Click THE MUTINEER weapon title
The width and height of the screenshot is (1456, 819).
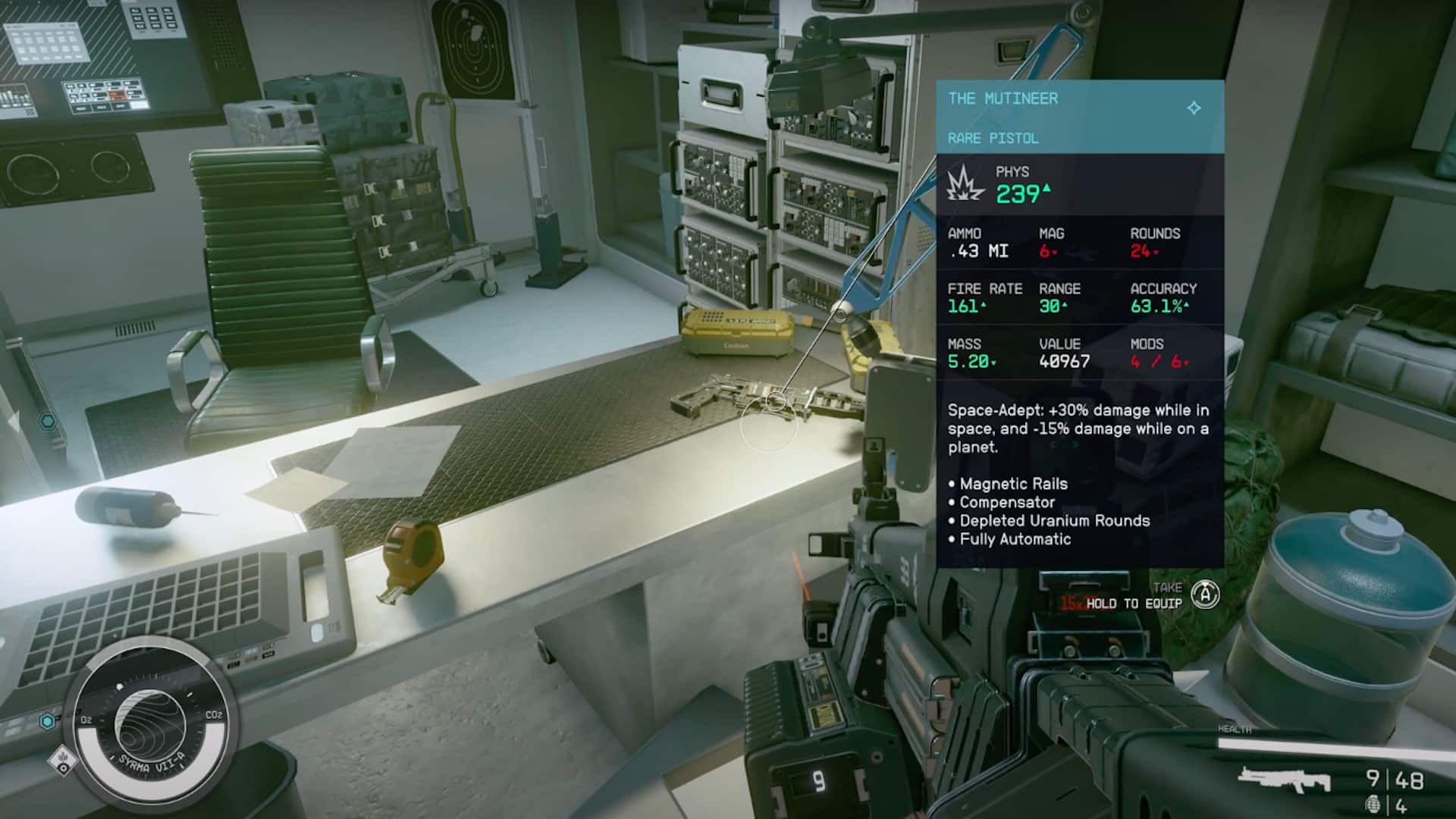pos(1001,99)
